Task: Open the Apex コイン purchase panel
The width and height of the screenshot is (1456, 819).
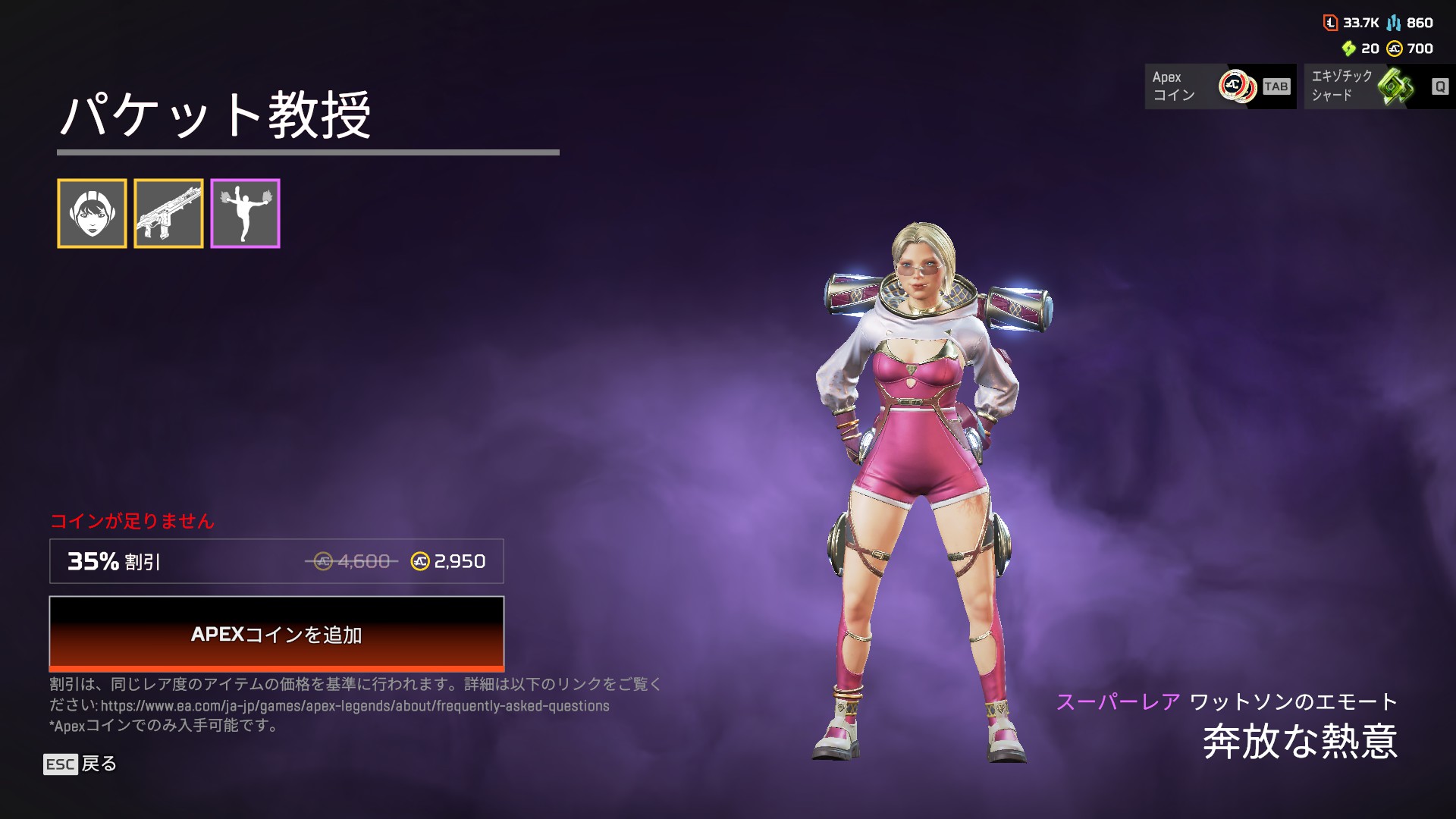Action: [x=1219, y=86]
